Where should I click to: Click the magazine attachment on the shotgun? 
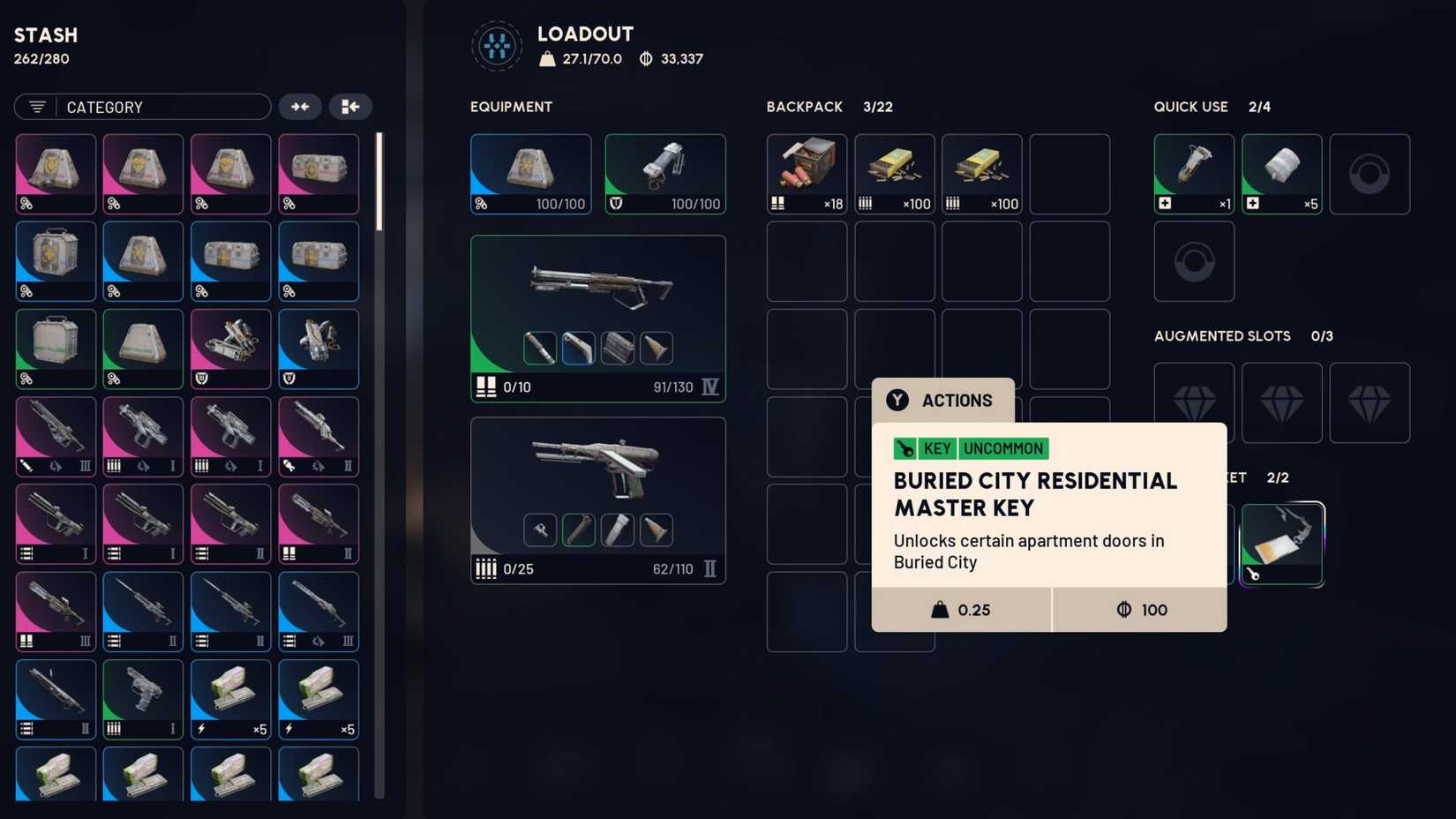point(617,348)
